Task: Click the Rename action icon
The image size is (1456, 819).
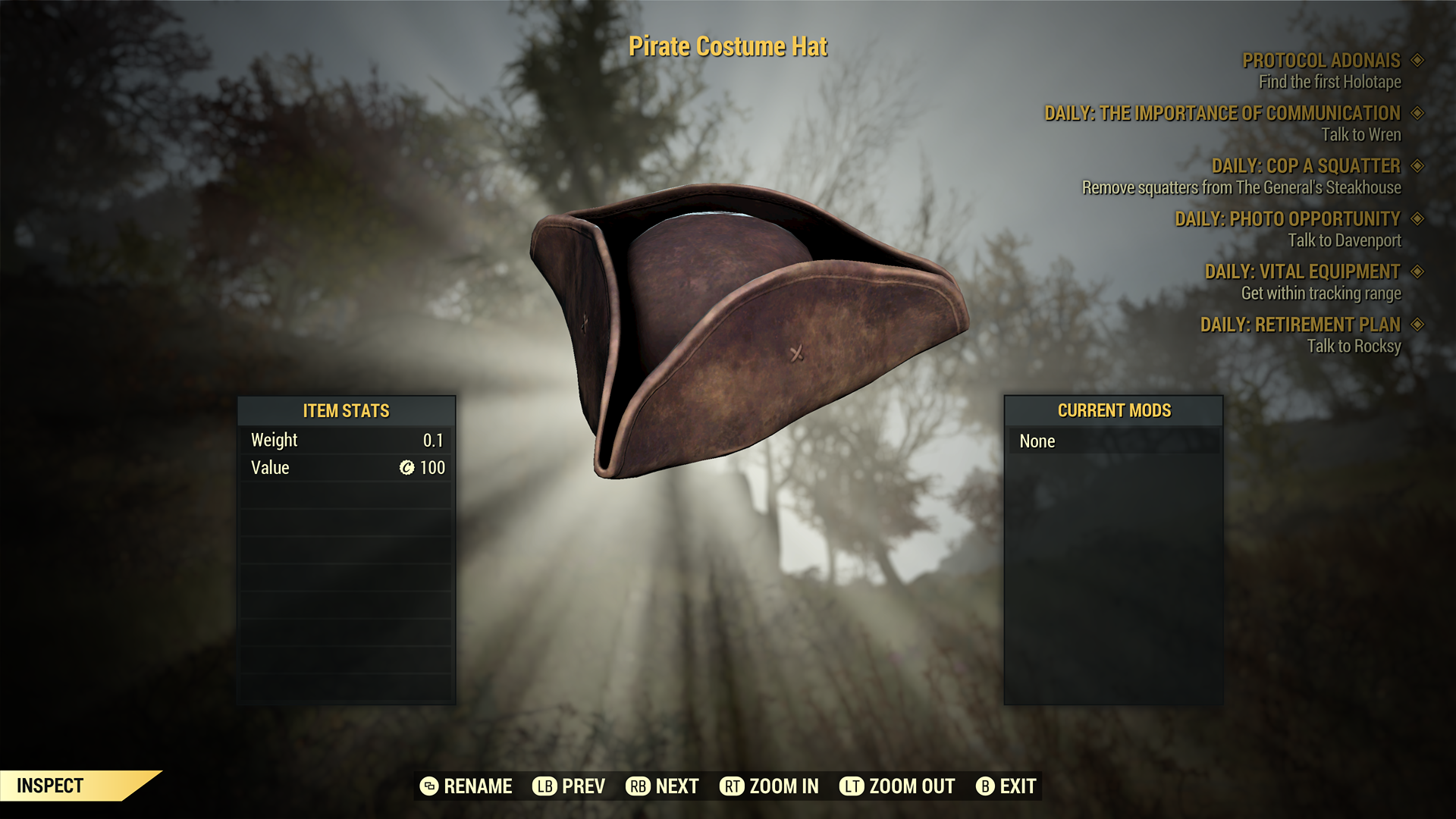Action: coord(429,786)
